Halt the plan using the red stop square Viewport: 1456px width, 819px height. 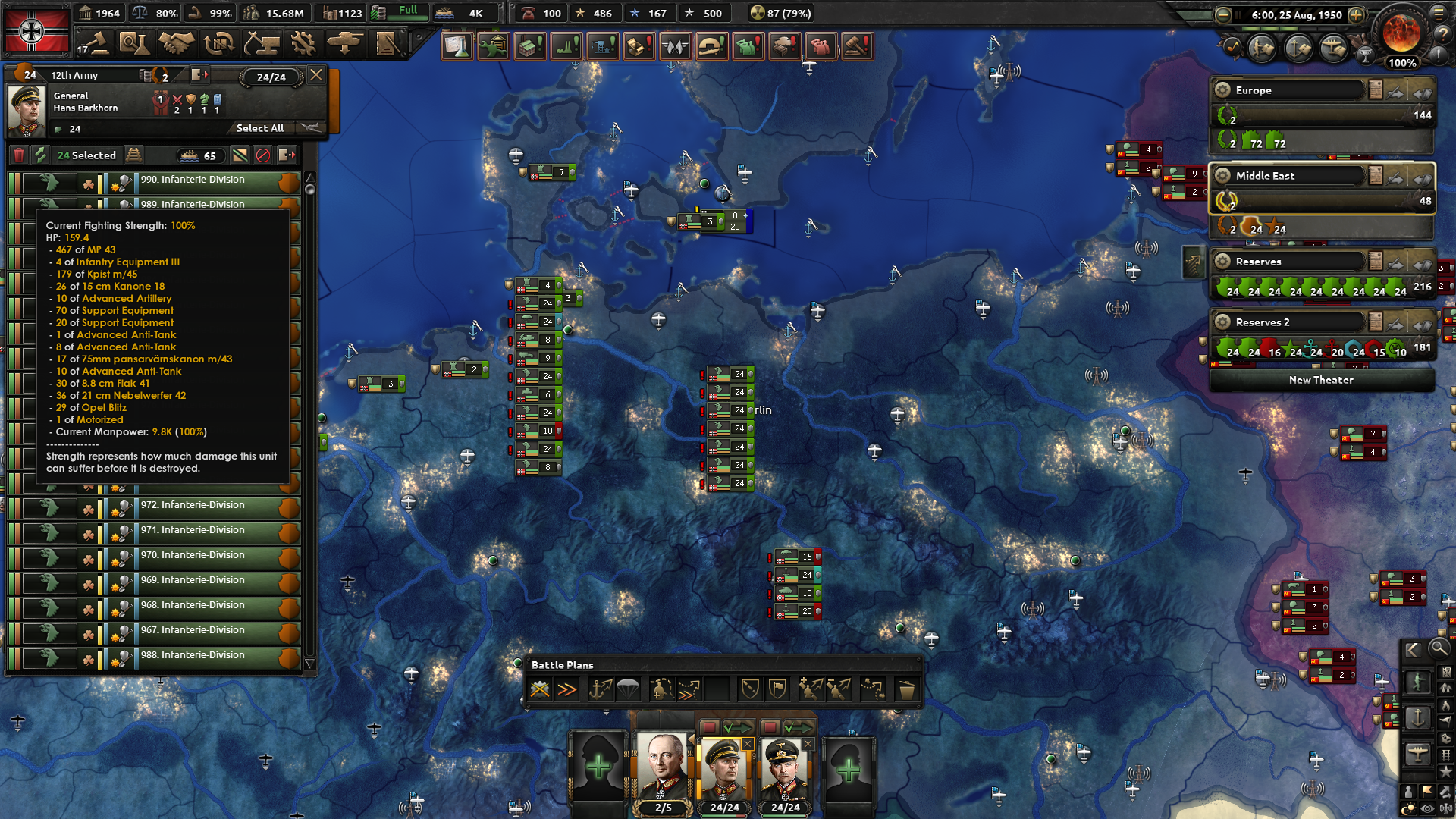pyautogui.click(x=710, y=726)
